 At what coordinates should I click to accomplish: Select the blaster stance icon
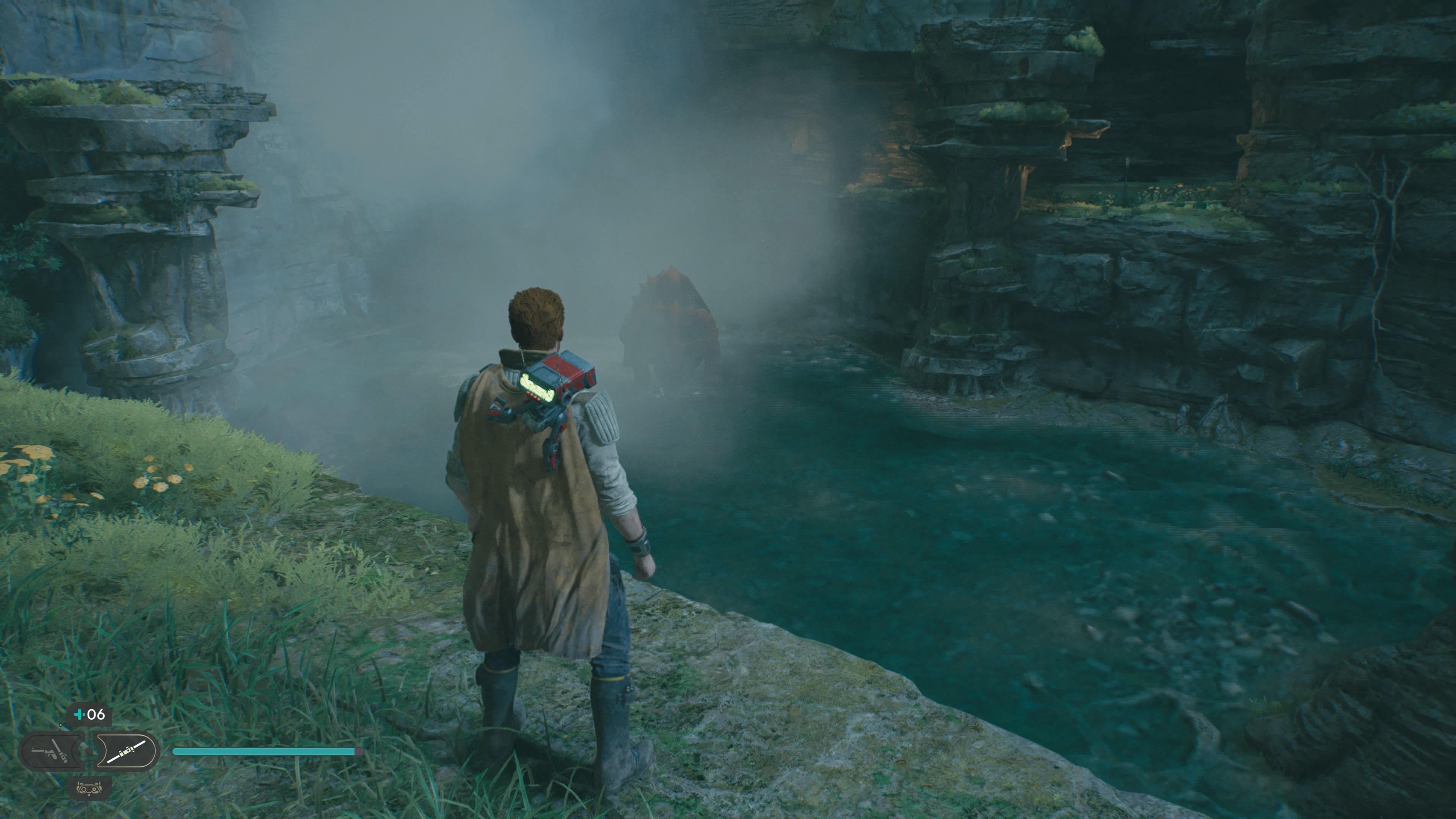pyautogui.click(x=52, y=751)
